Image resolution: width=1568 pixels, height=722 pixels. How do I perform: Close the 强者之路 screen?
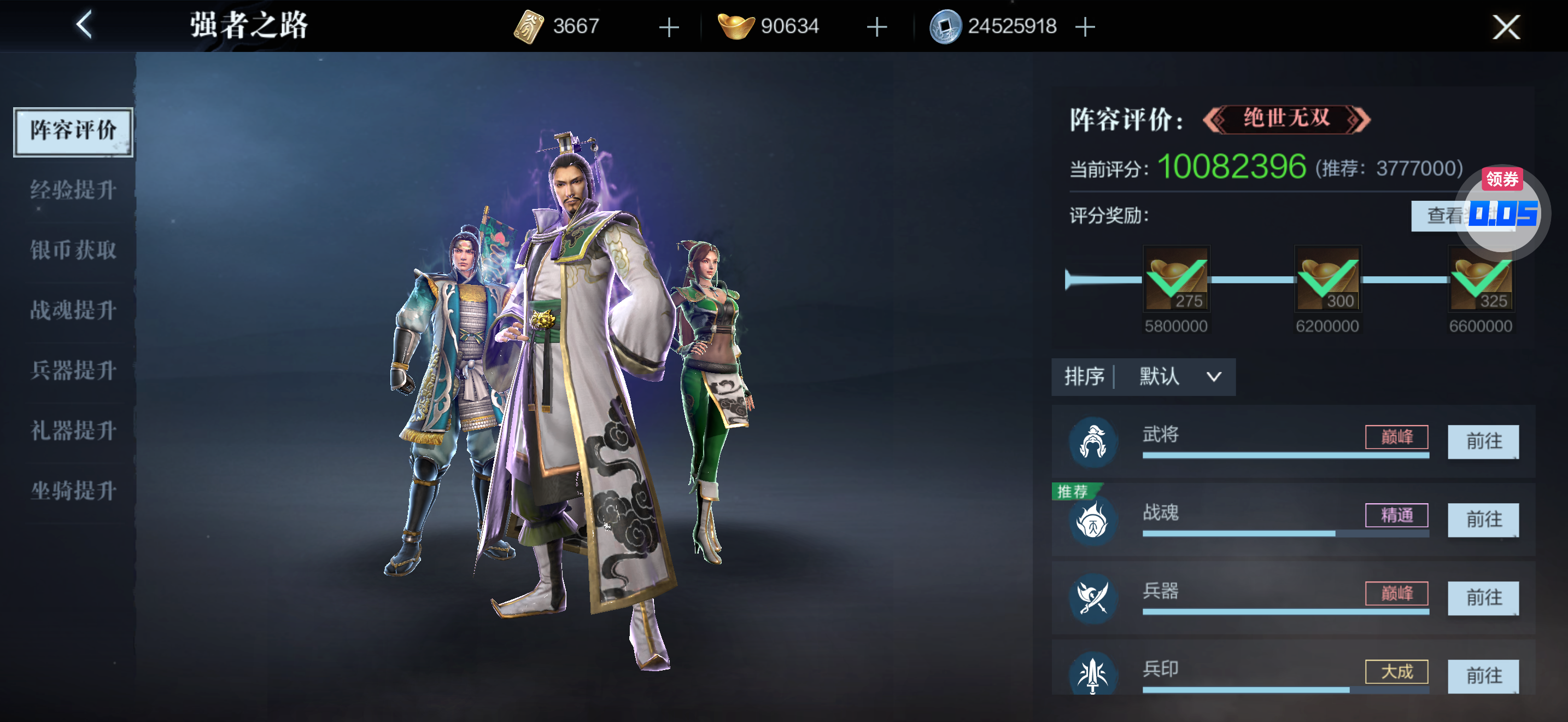pyautogui.click(x=1505, y=27)
